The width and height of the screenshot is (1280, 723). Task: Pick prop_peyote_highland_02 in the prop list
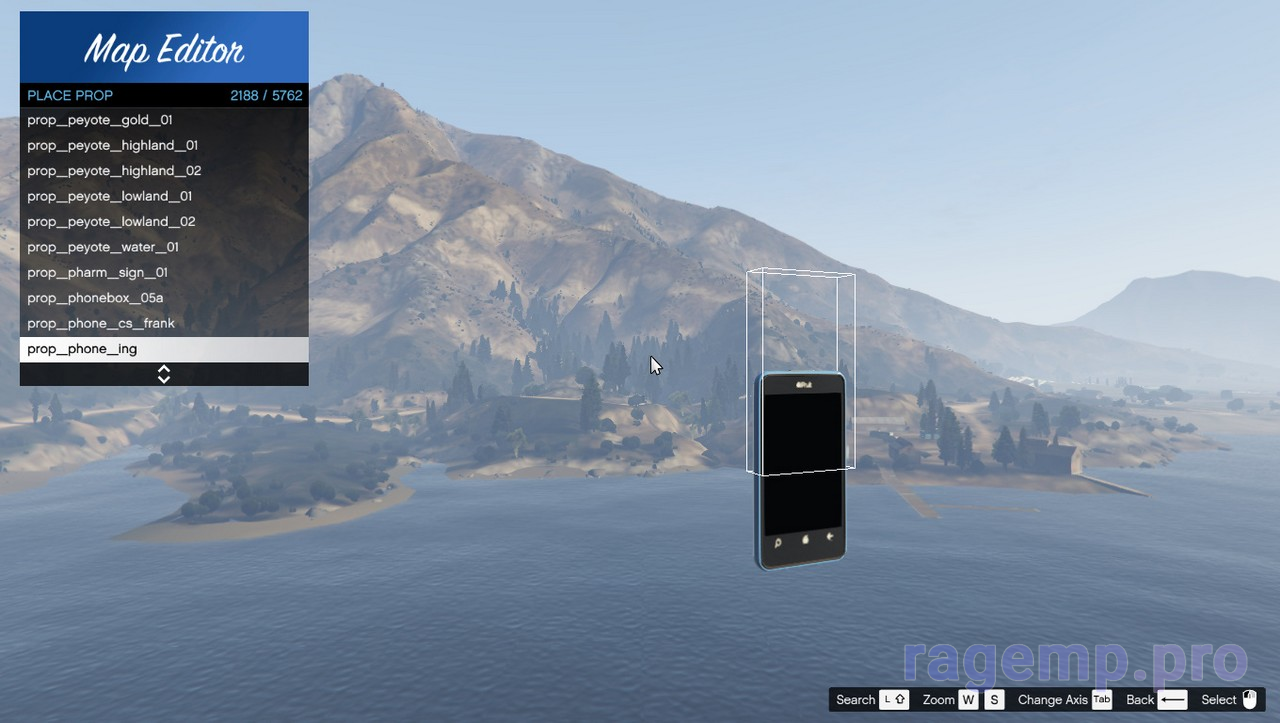114,171
